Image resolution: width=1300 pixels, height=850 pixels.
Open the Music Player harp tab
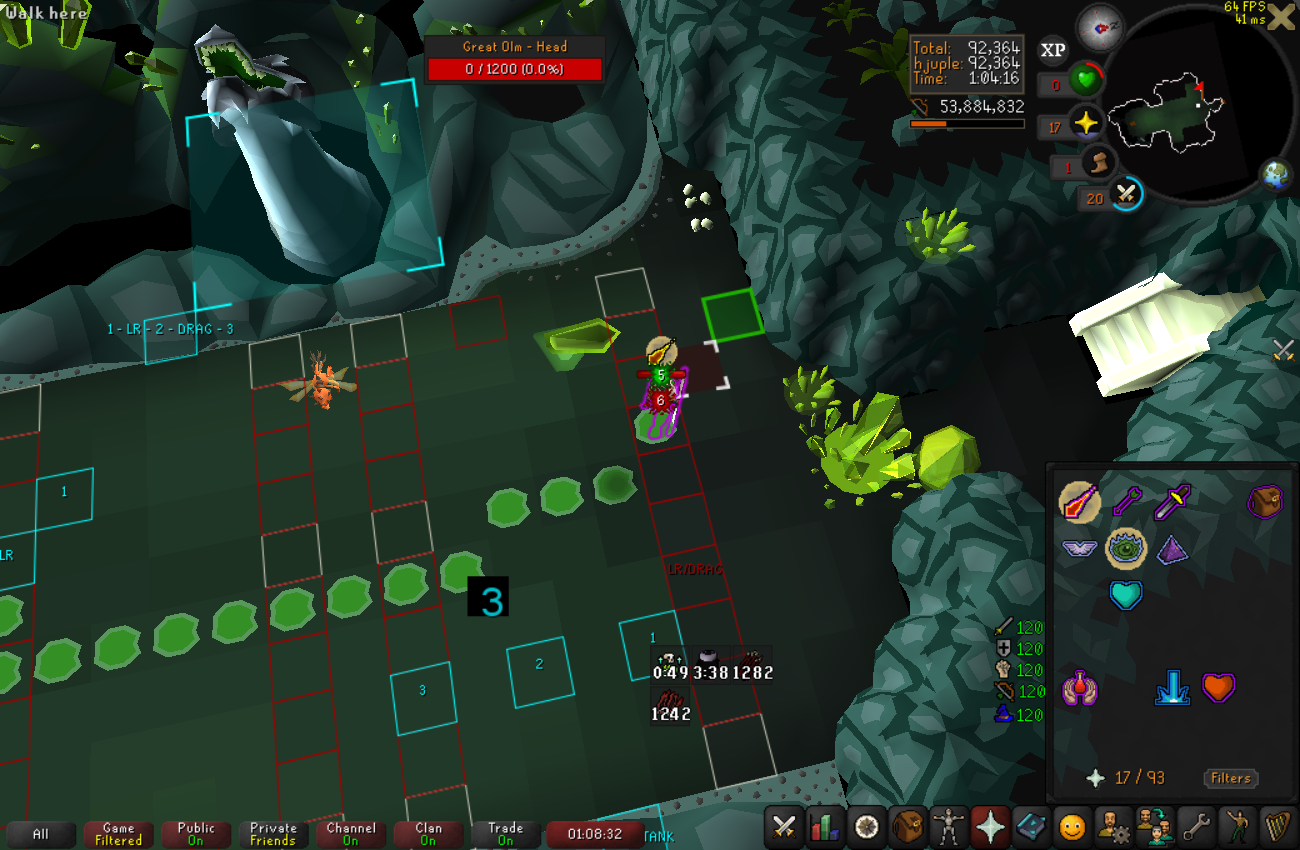pos(1277,827)
